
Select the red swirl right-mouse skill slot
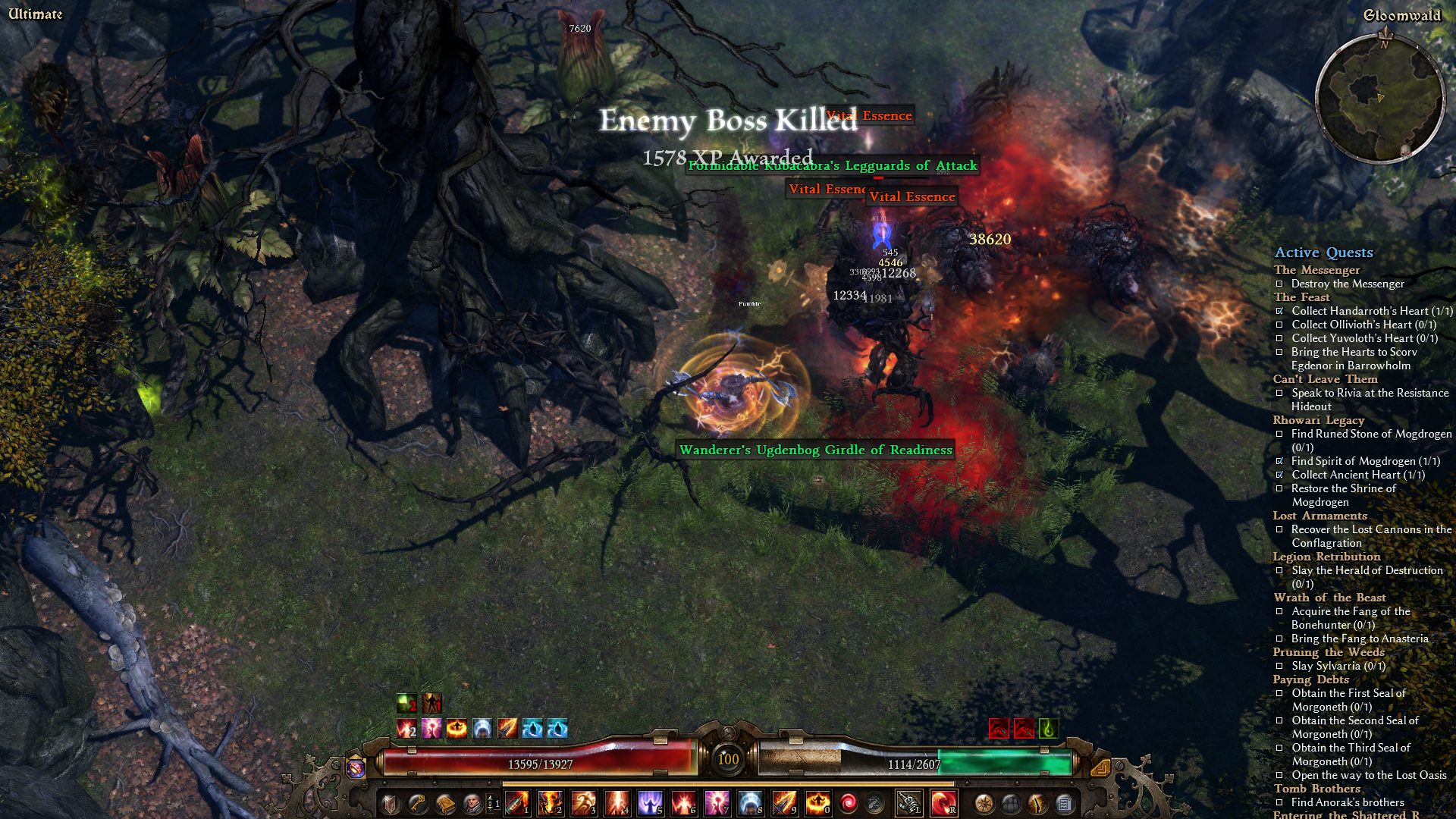[x=943, y=802]
